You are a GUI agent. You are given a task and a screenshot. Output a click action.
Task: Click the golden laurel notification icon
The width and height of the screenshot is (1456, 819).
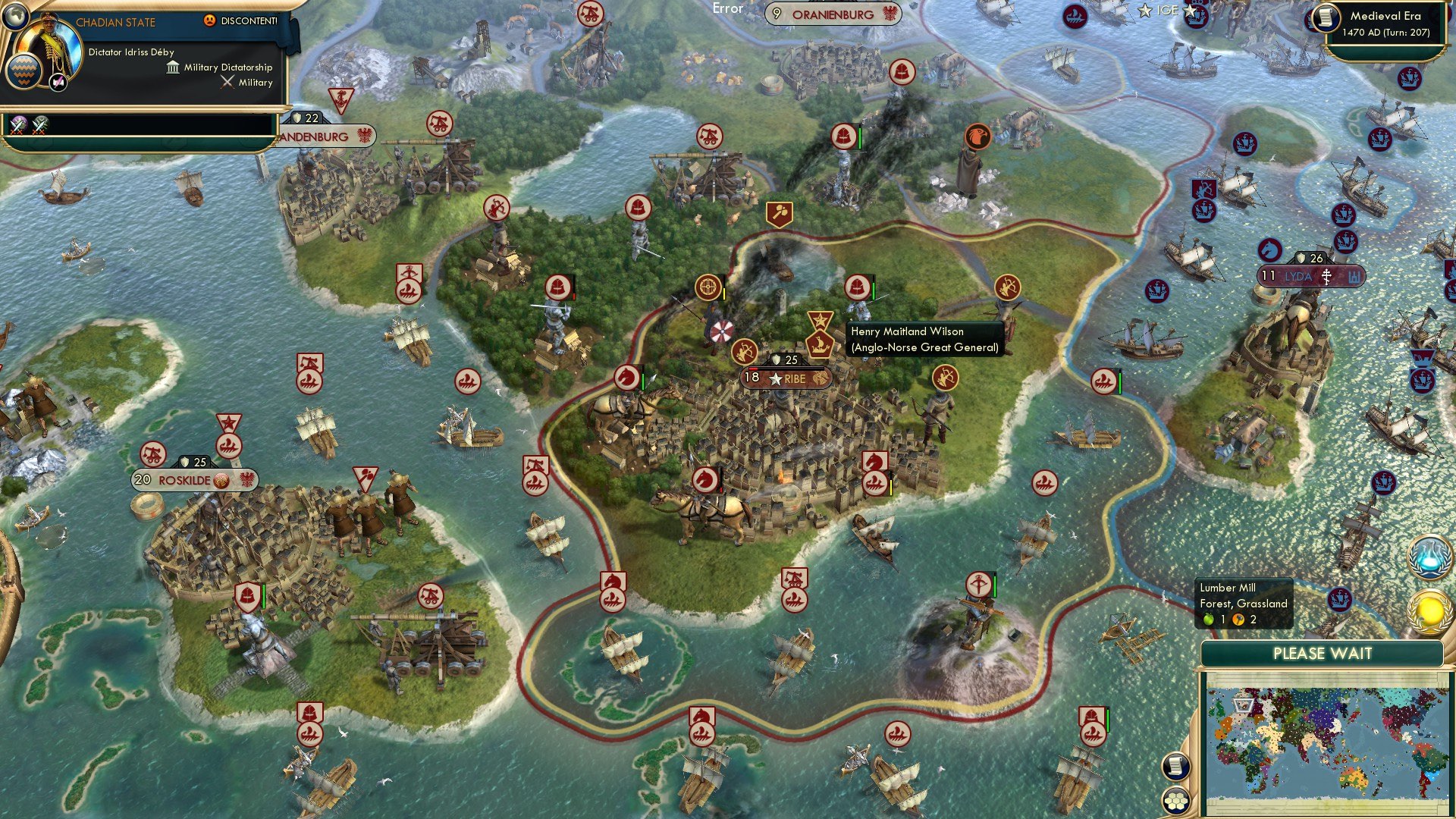pyautogui.click(x=1429, y=611)
